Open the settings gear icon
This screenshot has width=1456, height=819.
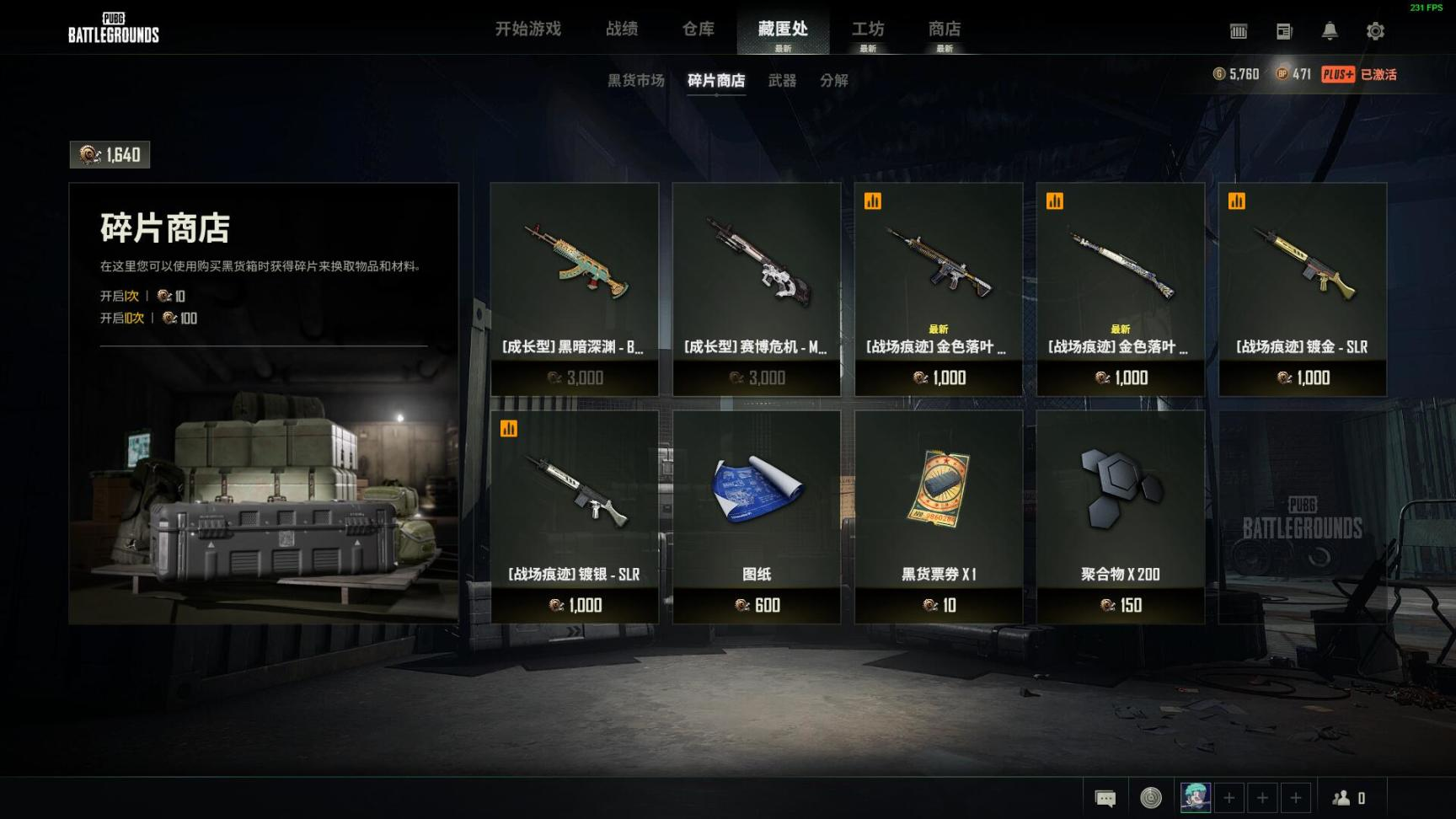click(1375, 31)
